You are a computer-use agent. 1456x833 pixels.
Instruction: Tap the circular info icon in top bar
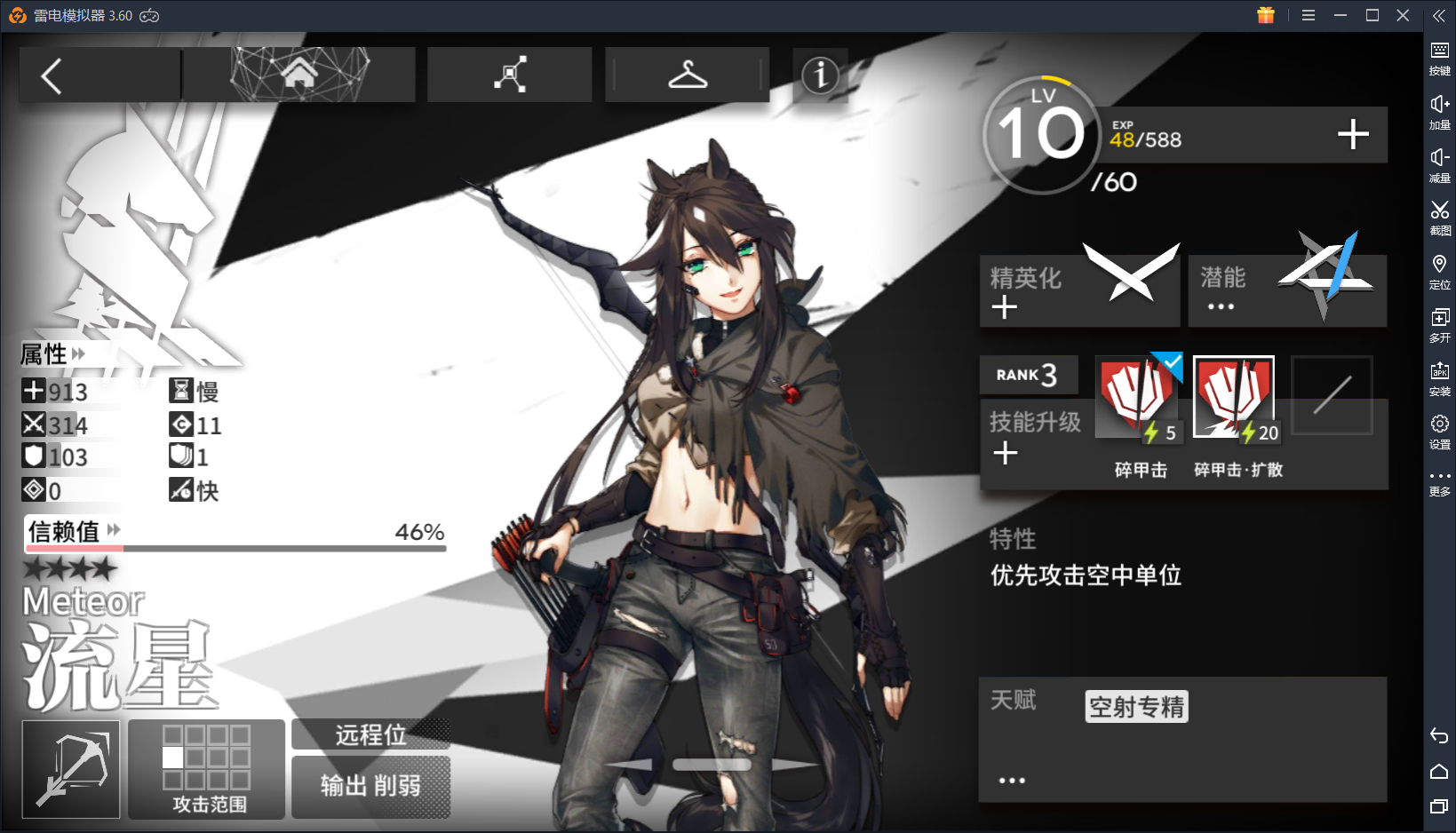pyautogui.click(x=820, y=75)
